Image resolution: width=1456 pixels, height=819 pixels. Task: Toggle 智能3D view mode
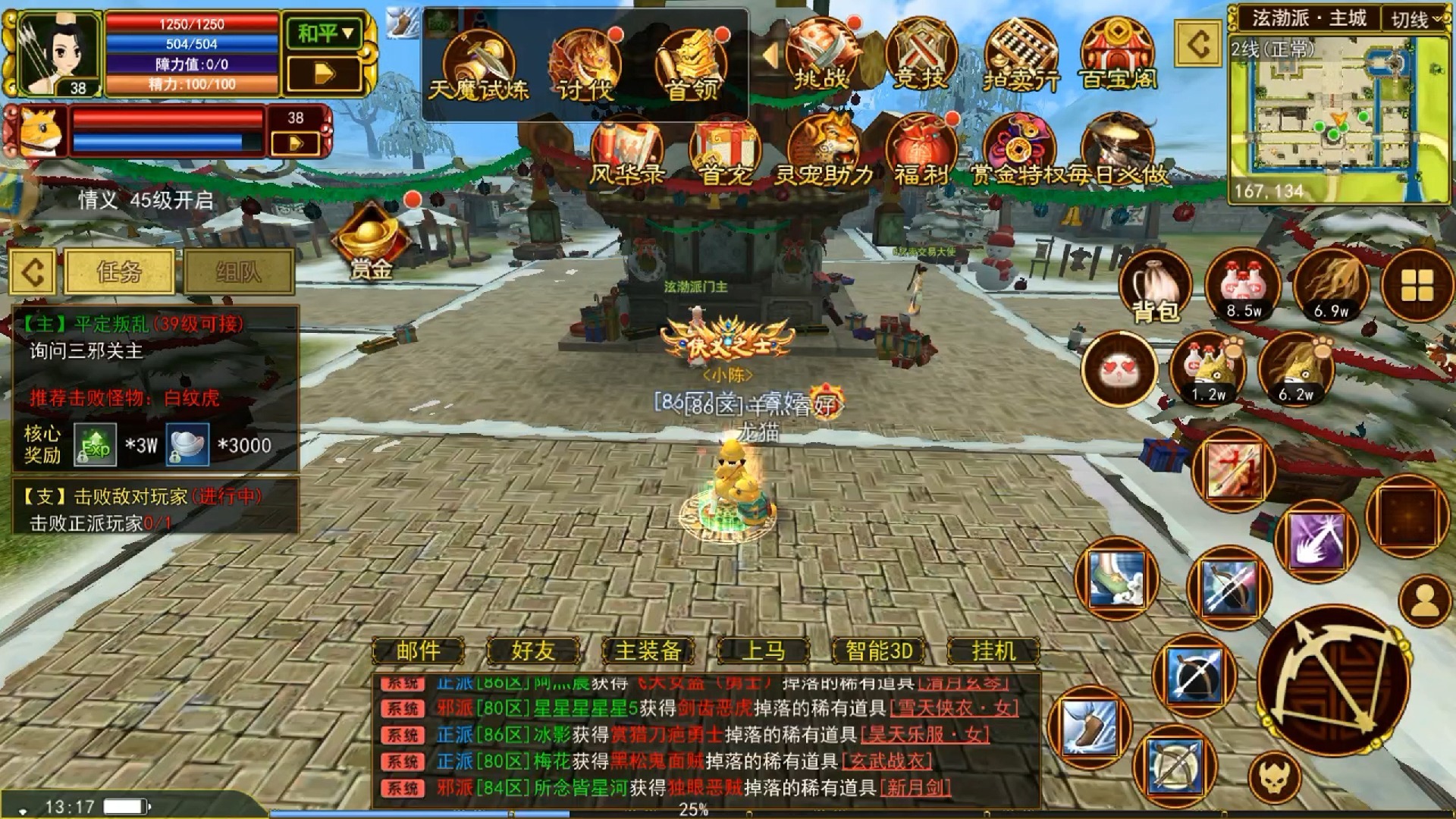(x=880, y=651)
